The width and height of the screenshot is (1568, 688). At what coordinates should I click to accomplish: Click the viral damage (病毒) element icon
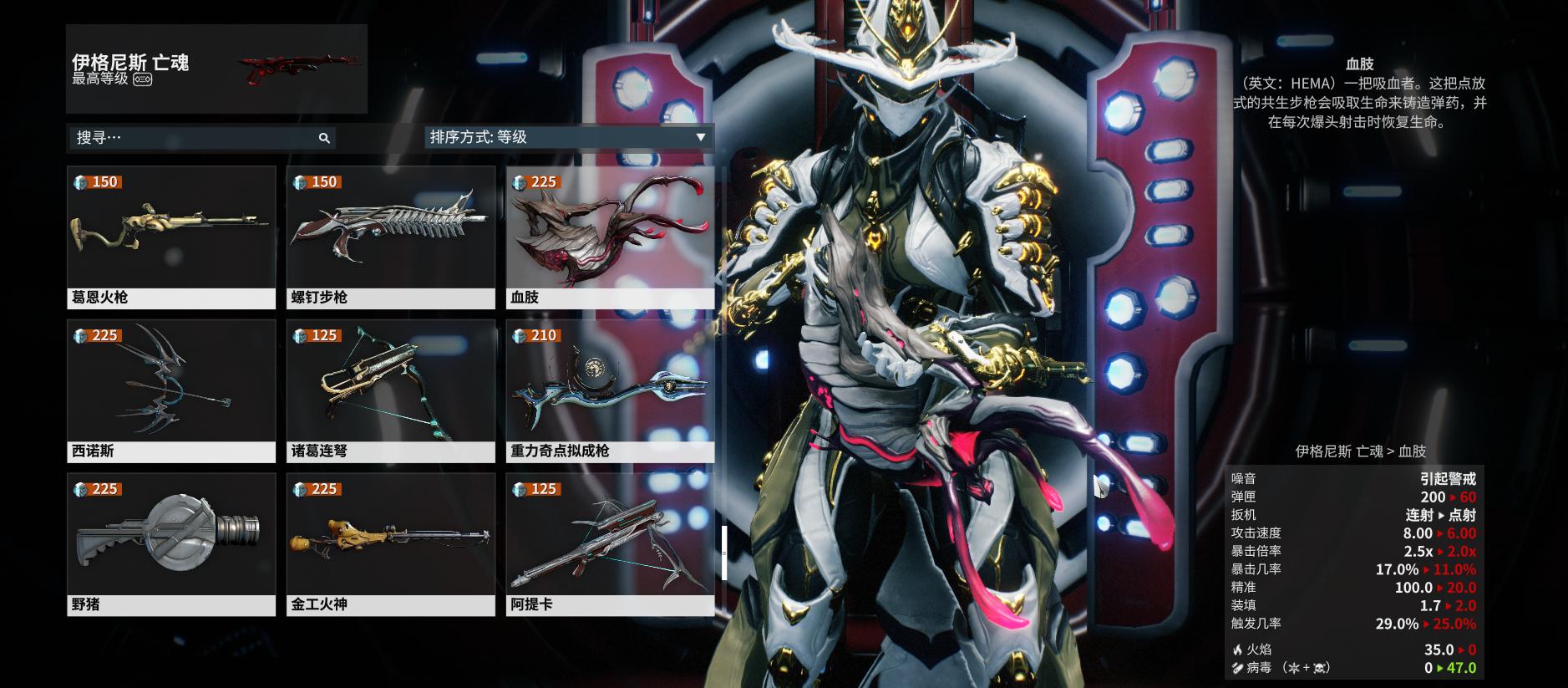click(1238, 667)
